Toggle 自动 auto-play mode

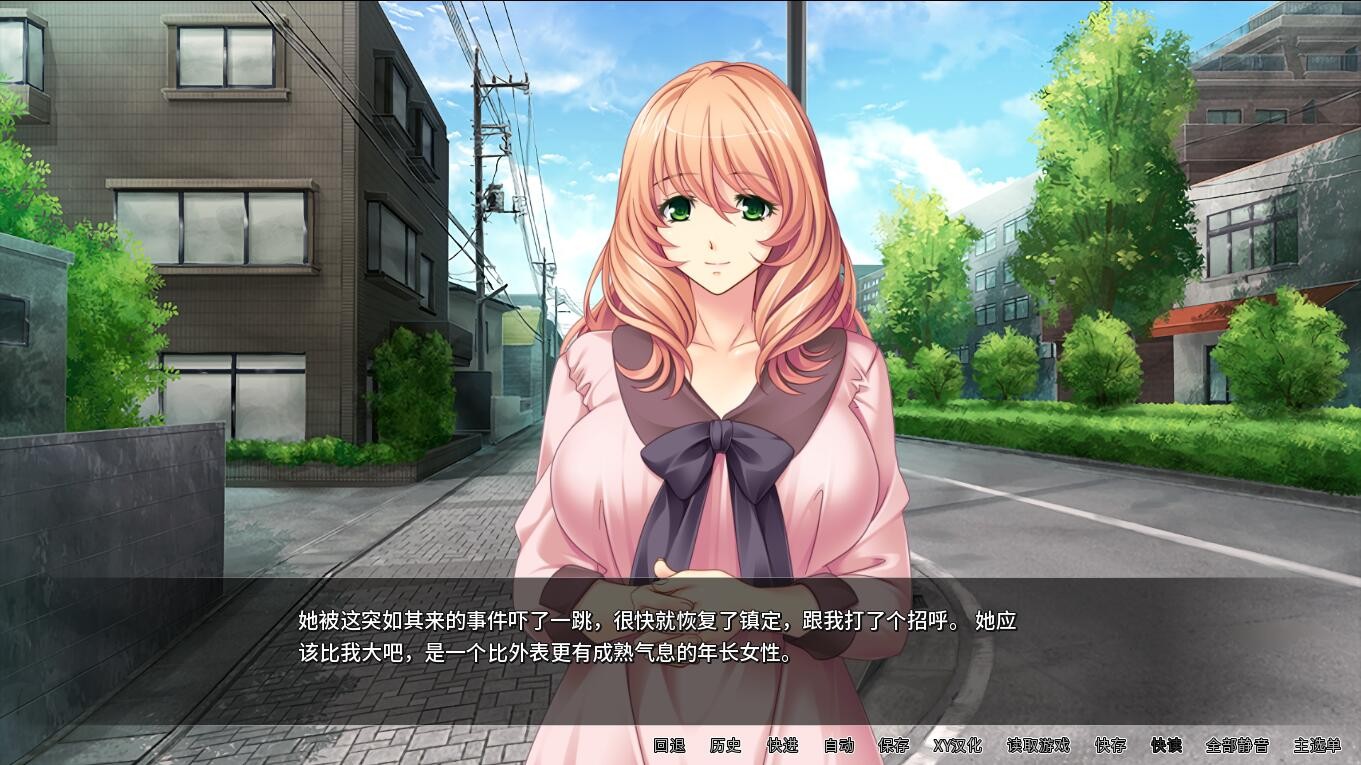coord(838,745)
